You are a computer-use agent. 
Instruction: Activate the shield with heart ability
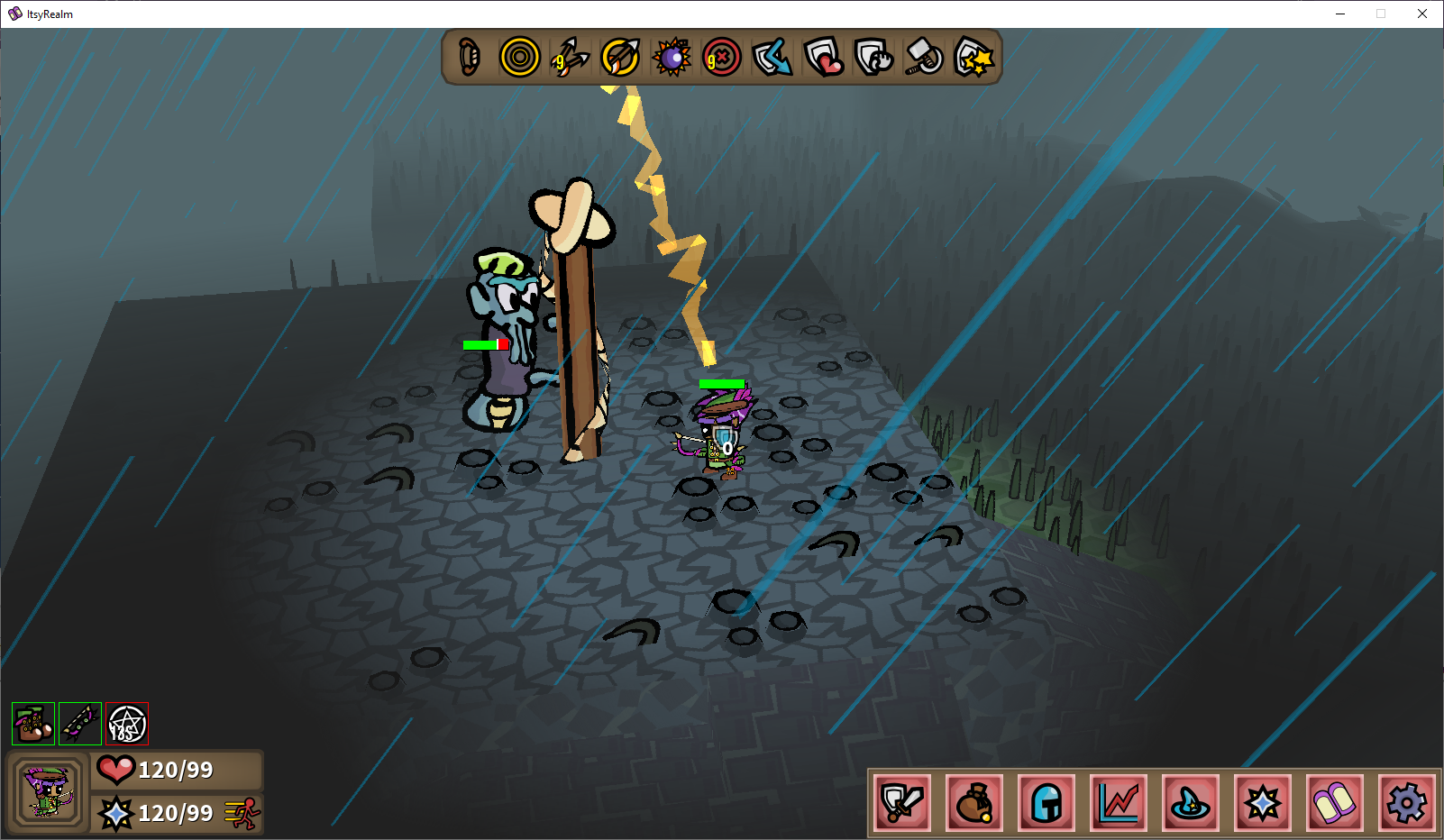(823, 58)
